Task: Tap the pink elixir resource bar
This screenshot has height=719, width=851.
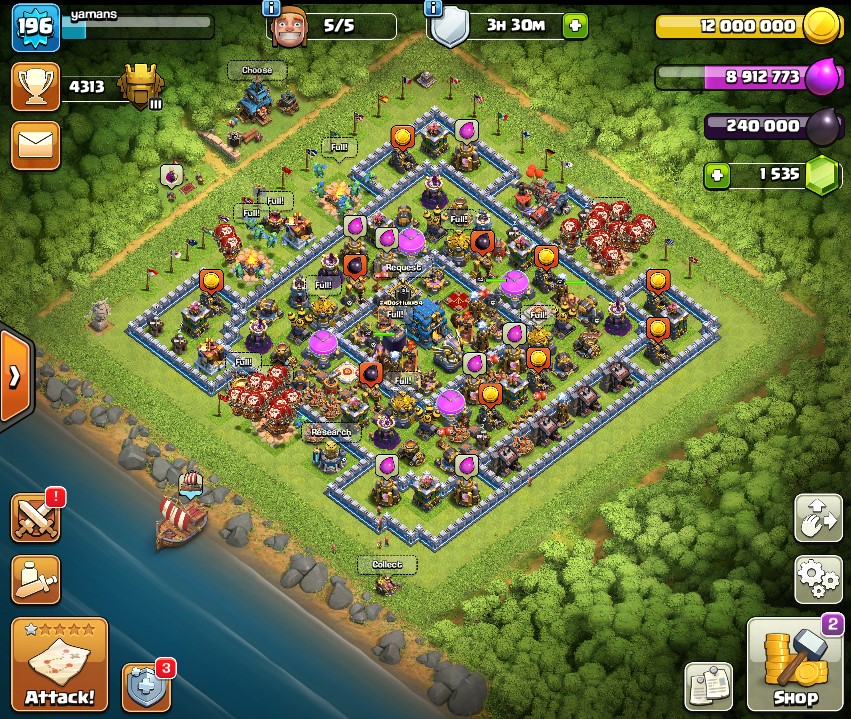Action: 745,76
